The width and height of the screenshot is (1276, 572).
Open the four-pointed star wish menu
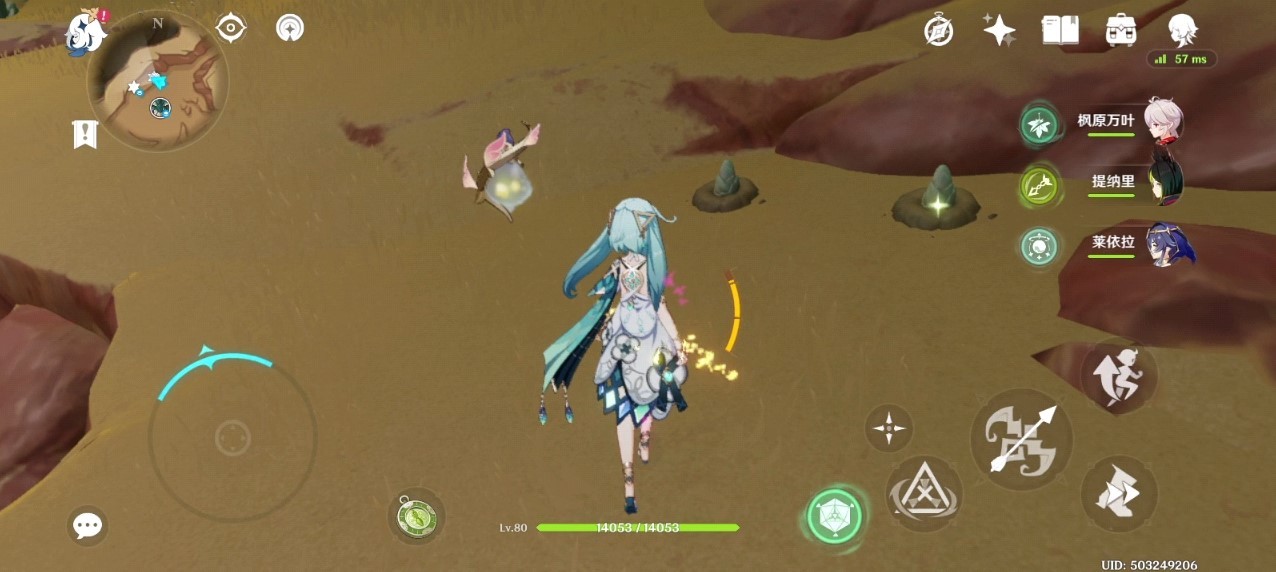point(999,30)
